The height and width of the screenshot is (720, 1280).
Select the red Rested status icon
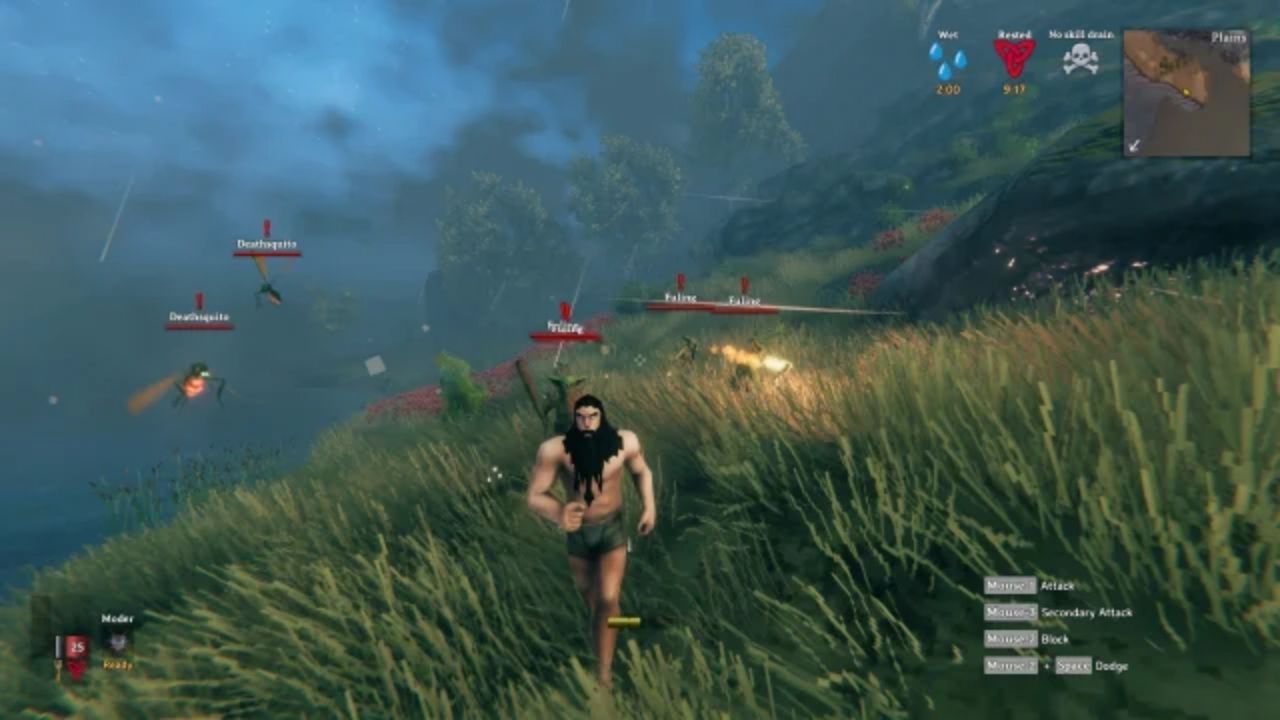pos(1014,58)
